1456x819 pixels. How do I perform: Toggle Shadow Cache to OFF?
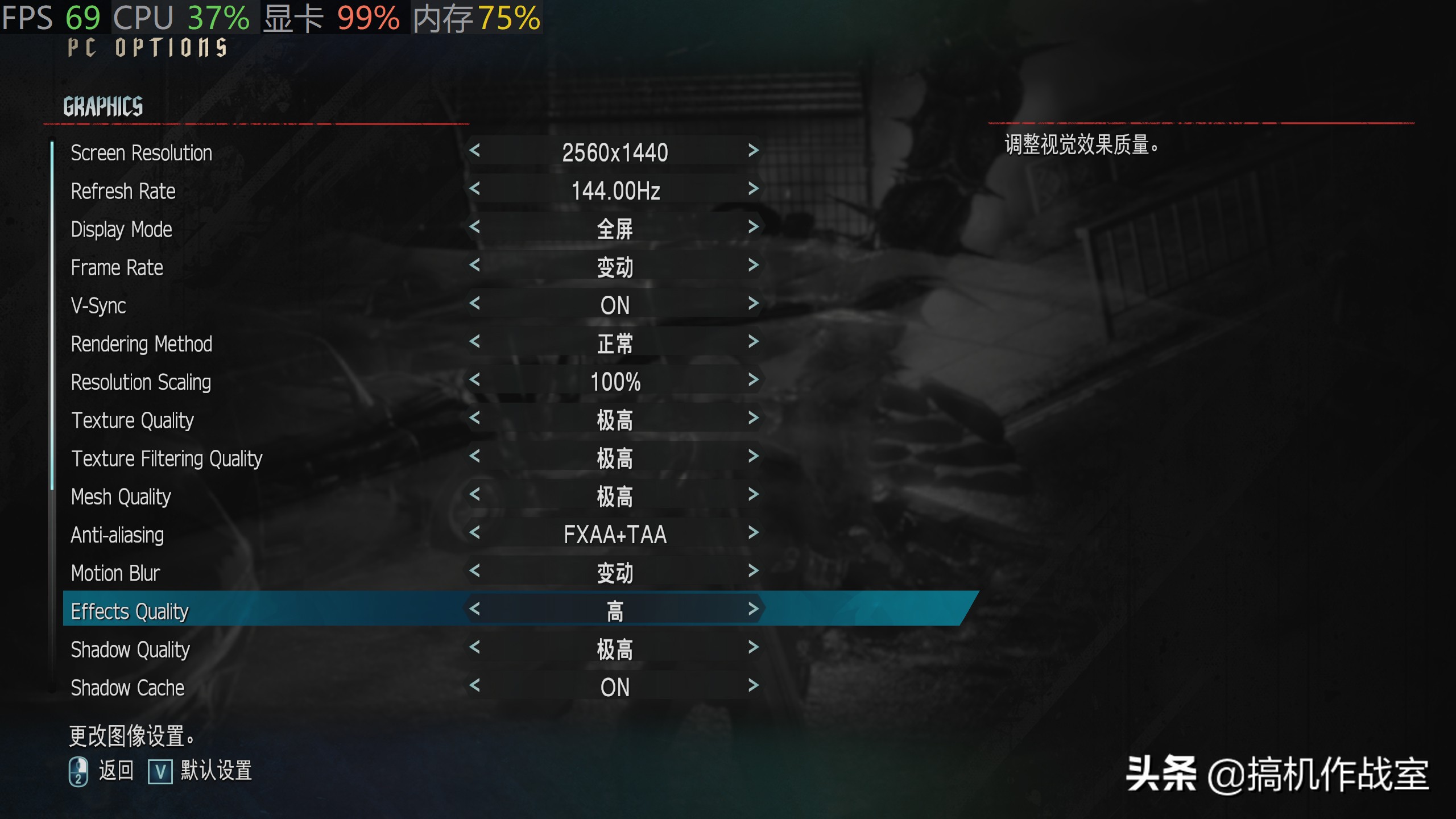click(754, 687)
